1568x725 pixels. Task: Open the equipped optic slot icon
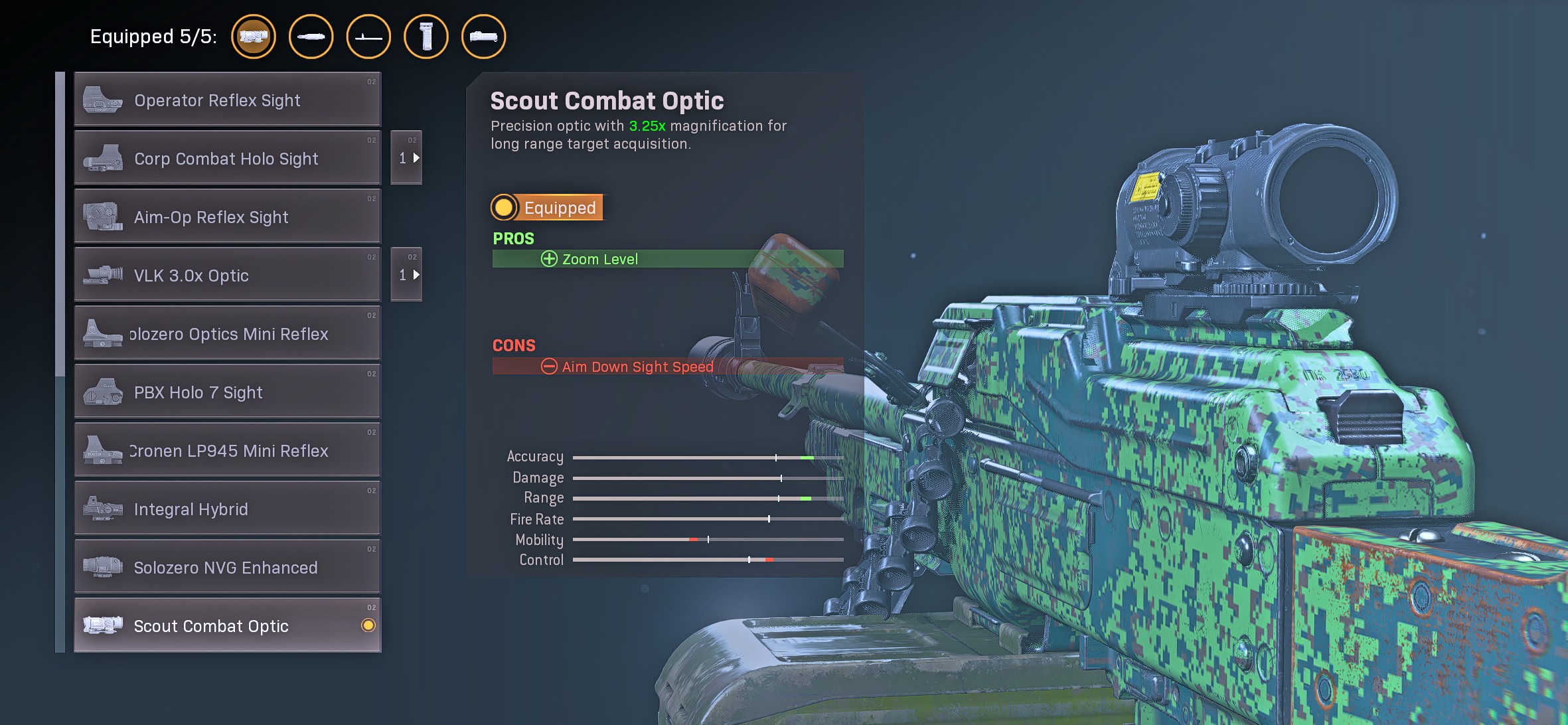[x=254, y=37]
